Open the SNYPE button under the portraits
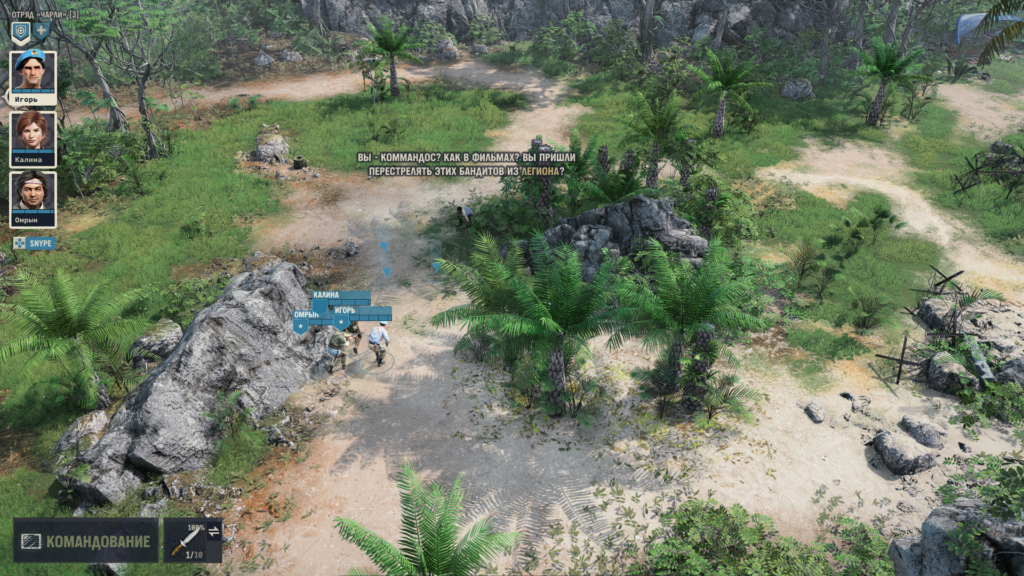 pyautogui.click(x=34, y=243)
